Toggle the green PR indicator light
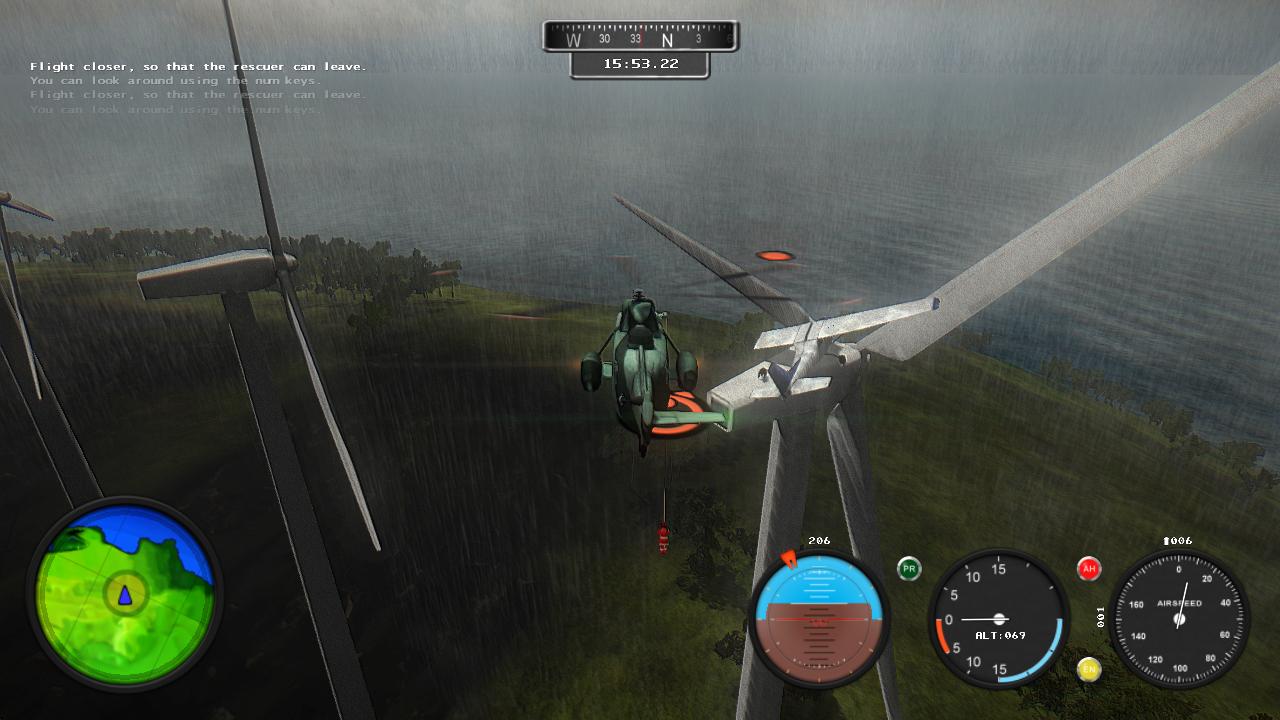Image resolution: width=1280 pixels, height=720 pixels. pyautogui.click(x=909, y=569)
